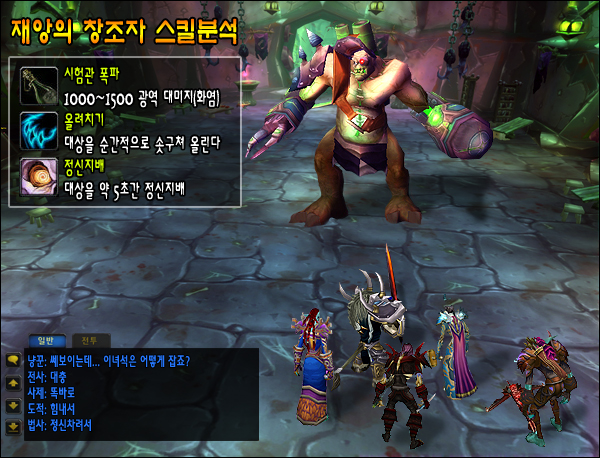This screenshot has height=458, width=600.
Task: Select the 시험관 폭파 flask skill icon
Action: point(39,84)
